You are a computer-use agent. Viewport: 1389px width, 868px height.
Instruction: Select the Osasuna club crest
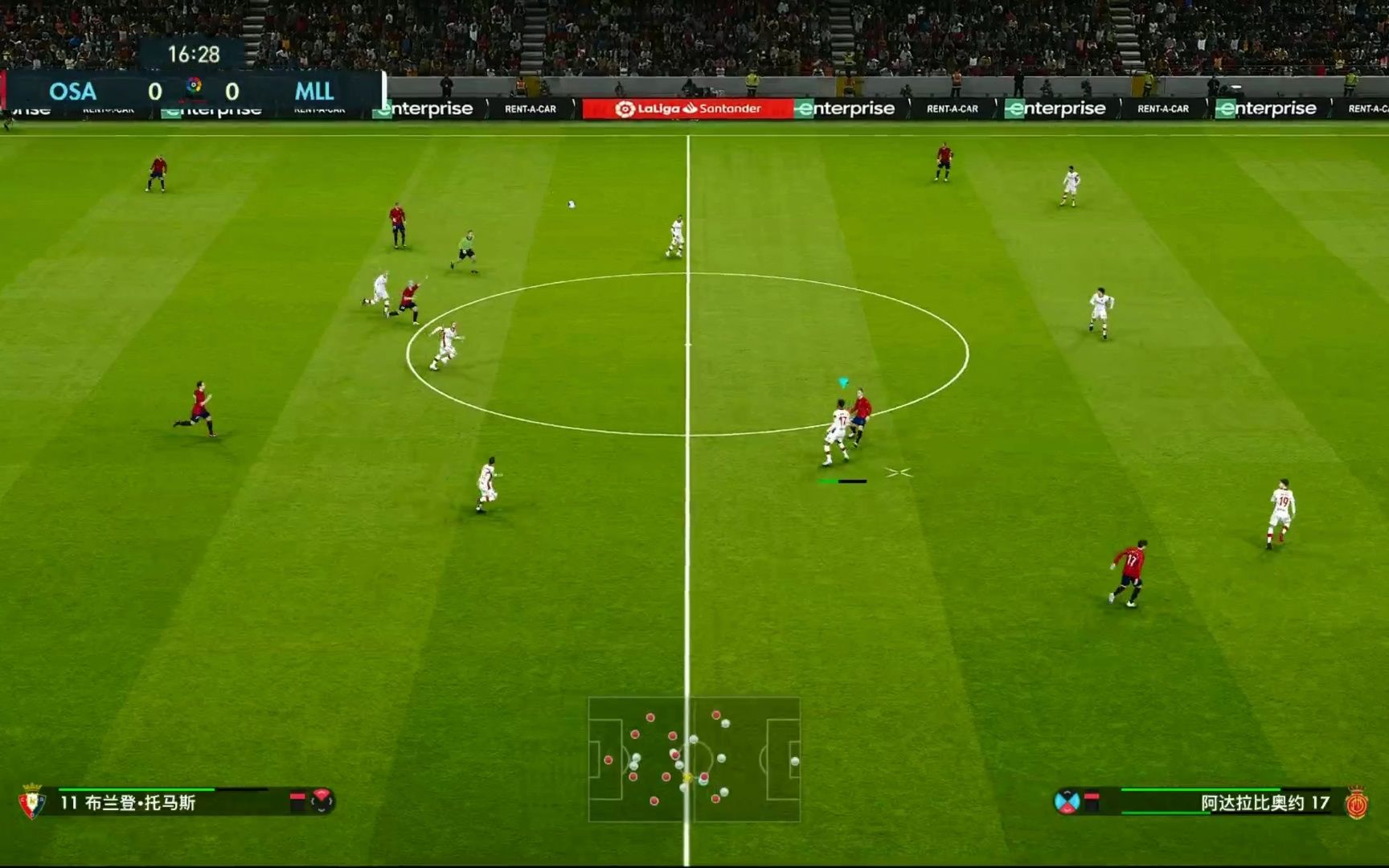tap(31, 801)
